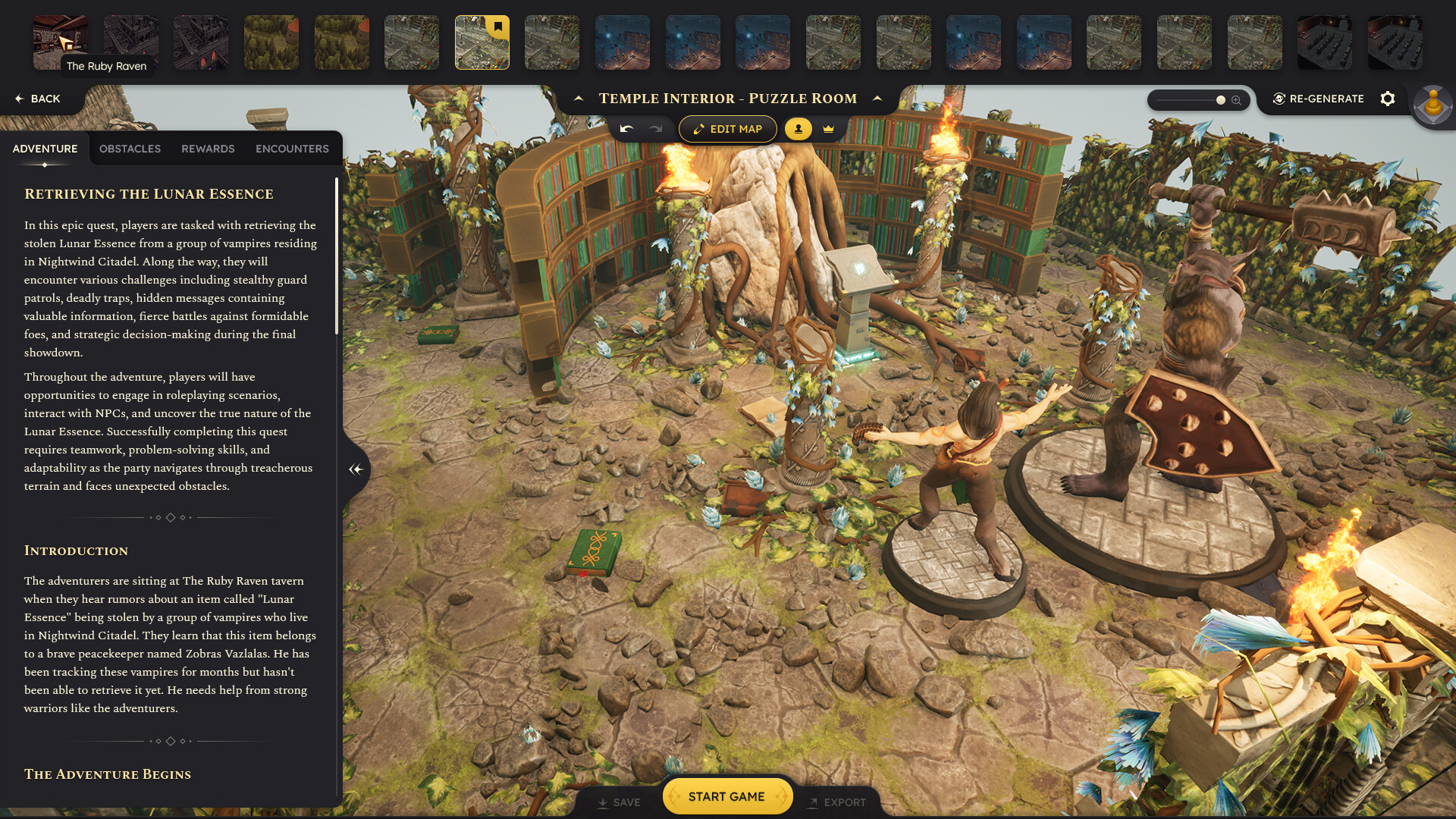This screenshot has width=1456, height=819.
Task: Switch to the Obstacles tab
Action: pos(129,149)
